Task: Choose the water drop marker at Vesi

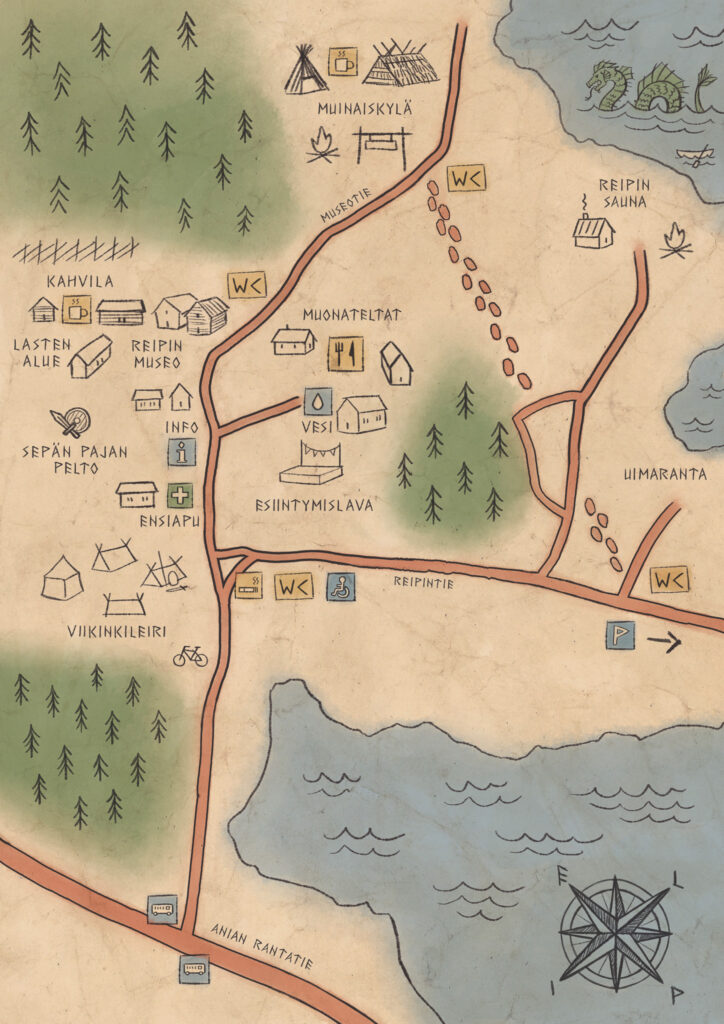Action: point(317,402)
